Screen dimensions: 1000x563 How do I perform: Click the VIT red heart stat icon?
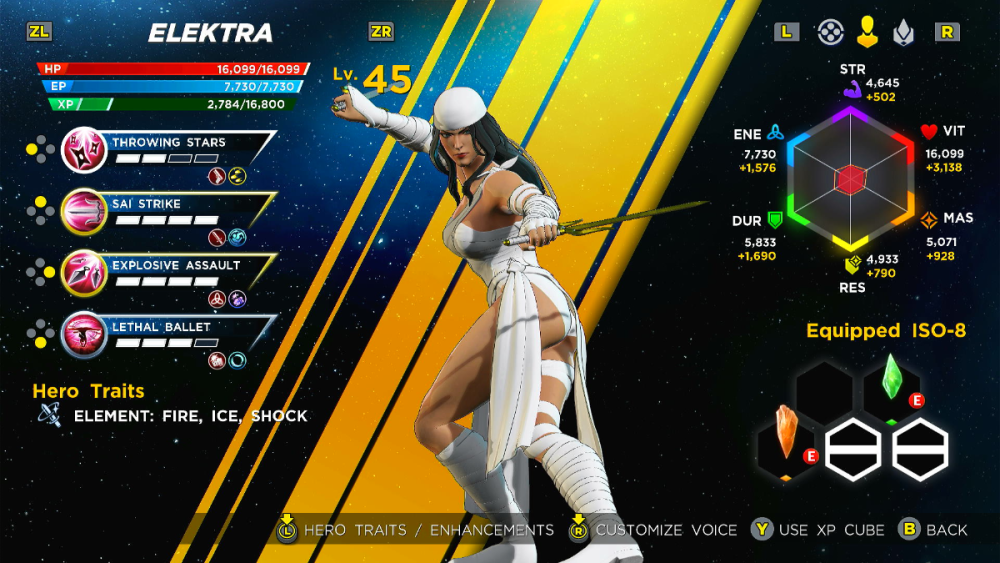click(929, 132)
